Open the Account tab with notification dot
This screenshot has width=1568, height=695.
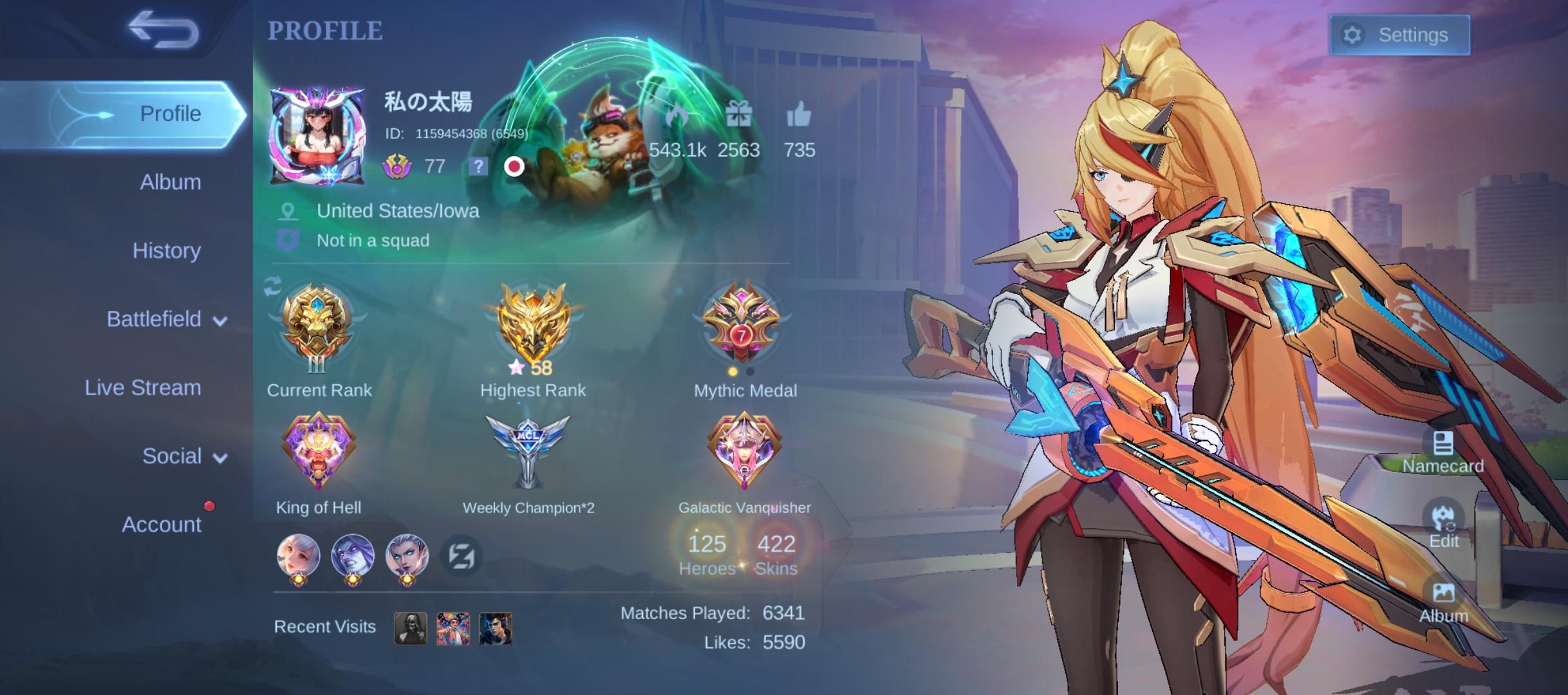point(163,524)
